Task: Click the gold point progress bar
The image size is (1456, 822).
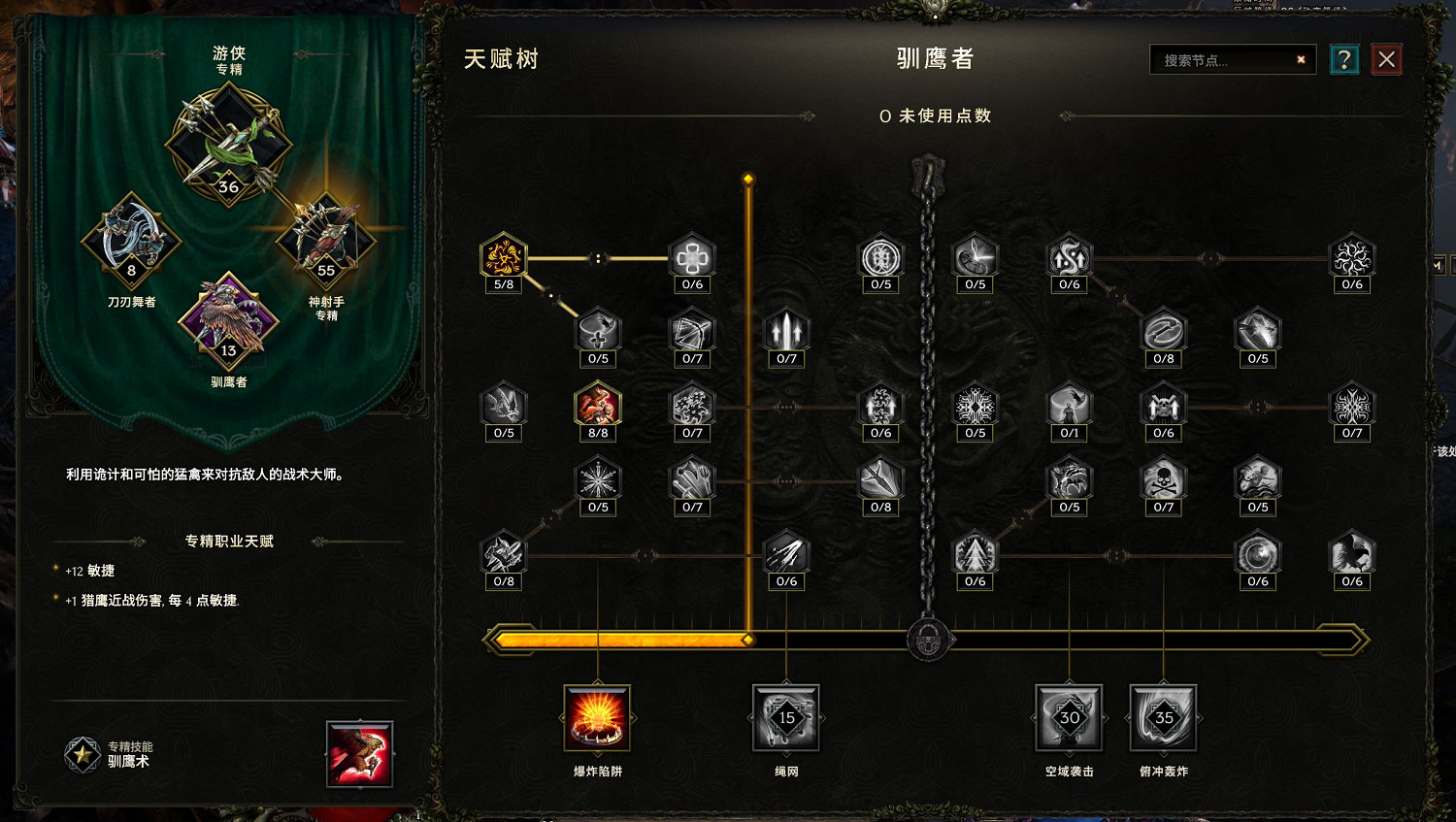Action: point(621,639)
